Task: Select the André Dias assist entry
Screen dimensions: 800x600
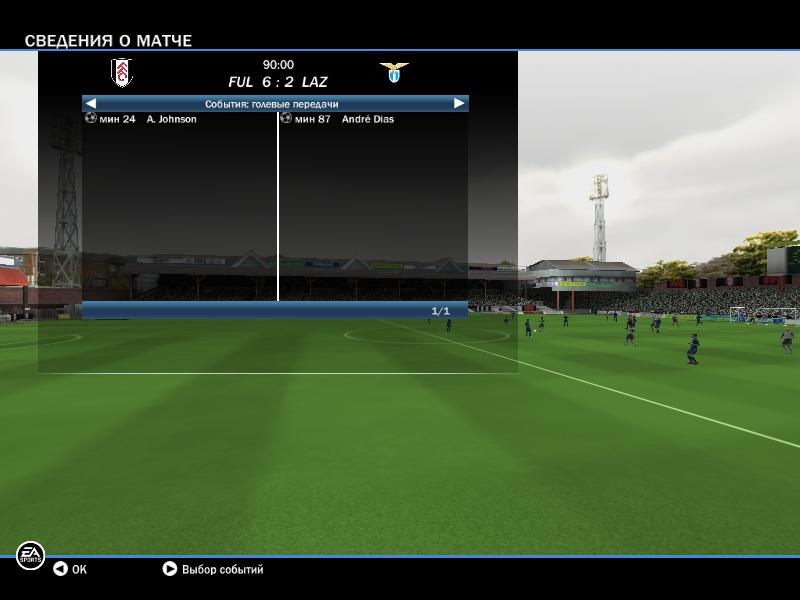Action: point(367,119)
